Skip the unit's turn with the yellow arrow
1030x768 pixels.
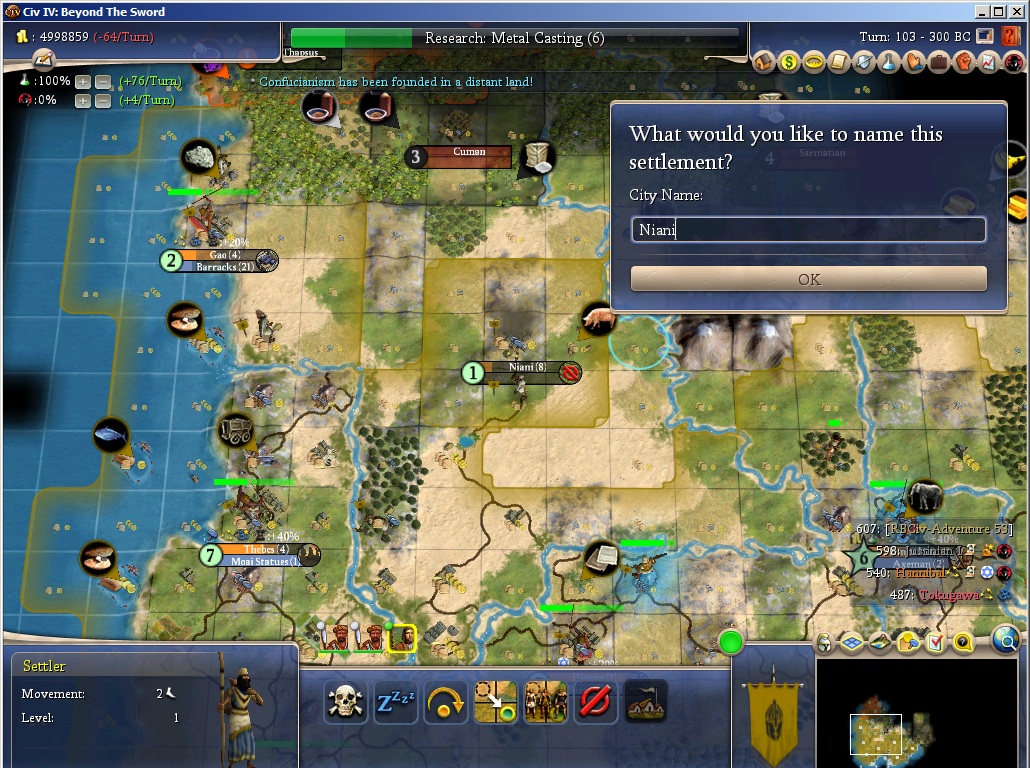445,702
